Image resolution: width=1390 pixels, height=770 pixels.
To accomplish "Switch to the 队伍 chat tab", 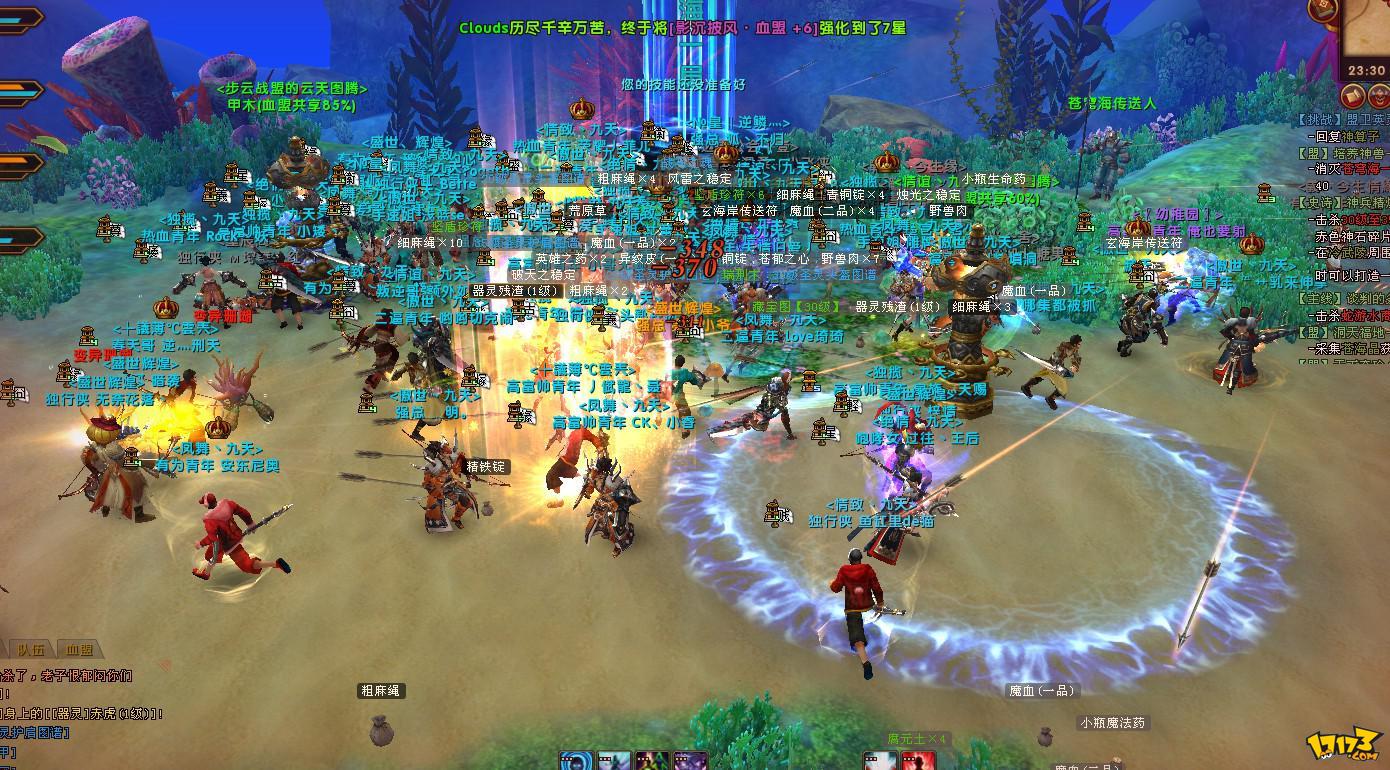I will (x=31, y=650).
